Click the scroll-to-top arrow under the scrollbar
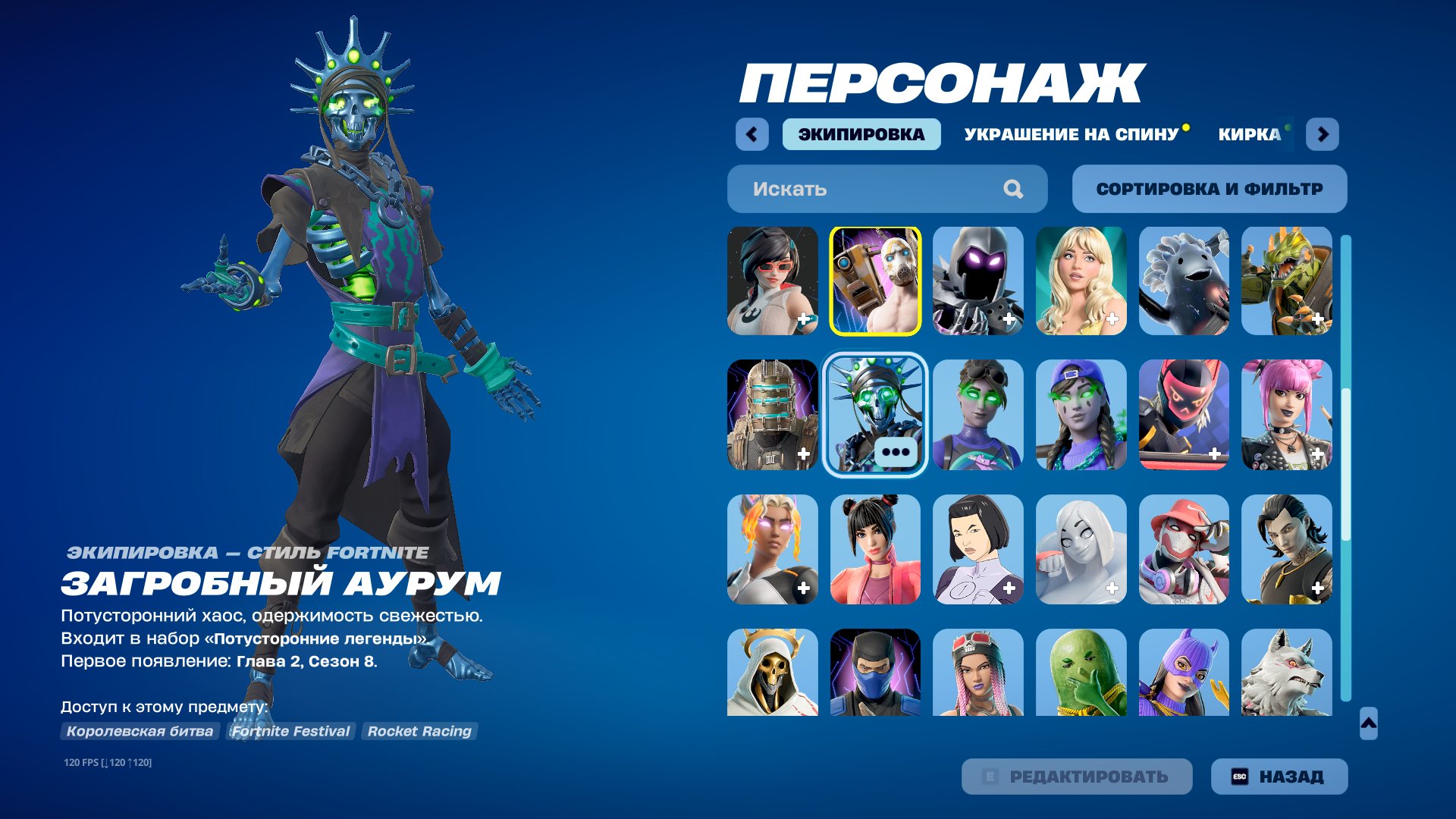The height and width of the screenshot is (819, 1456). 1370,724
